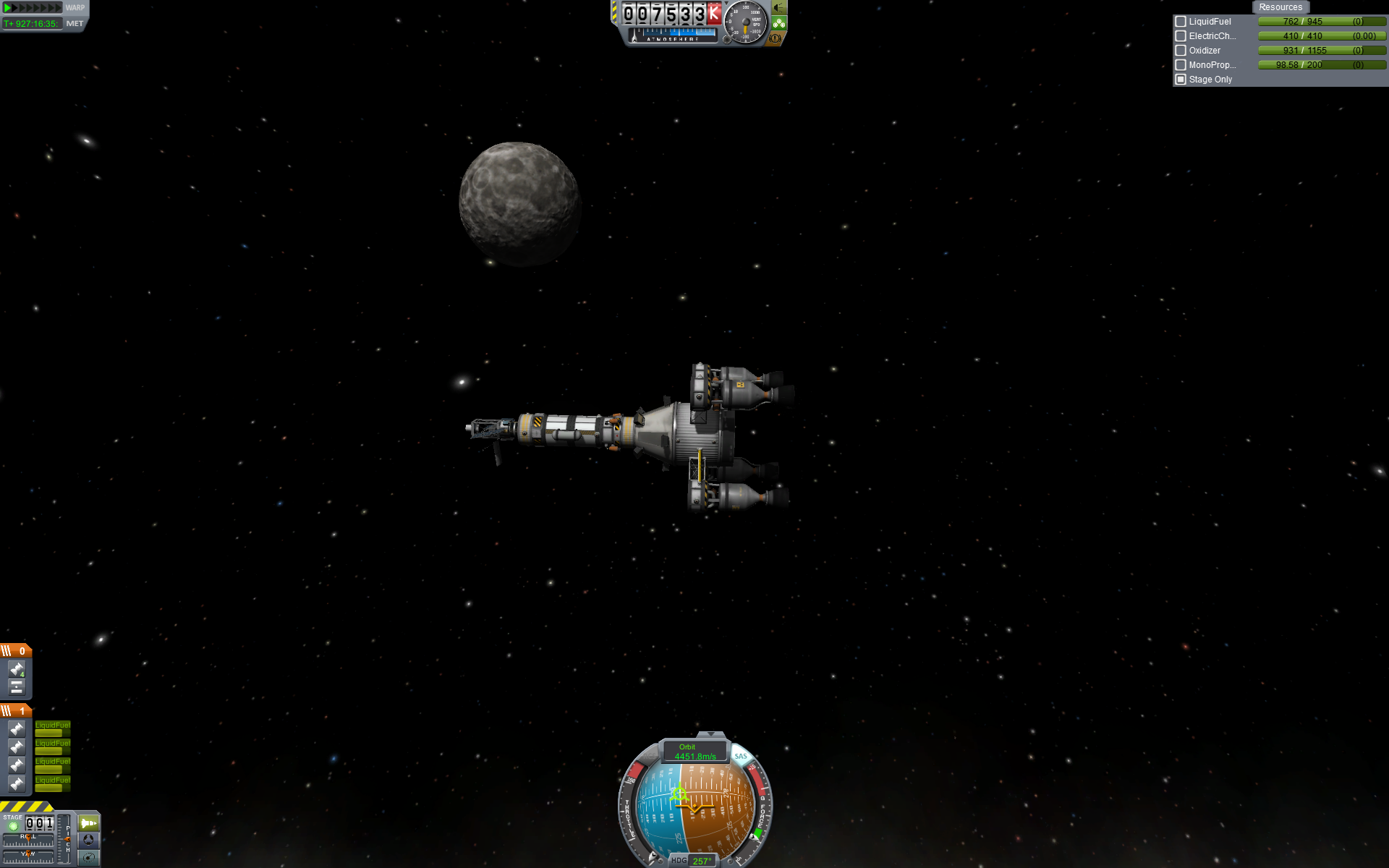This screenshot has width=1389, height=868.
Task: Click the stage 0 orange header
Action: point(15,651)
